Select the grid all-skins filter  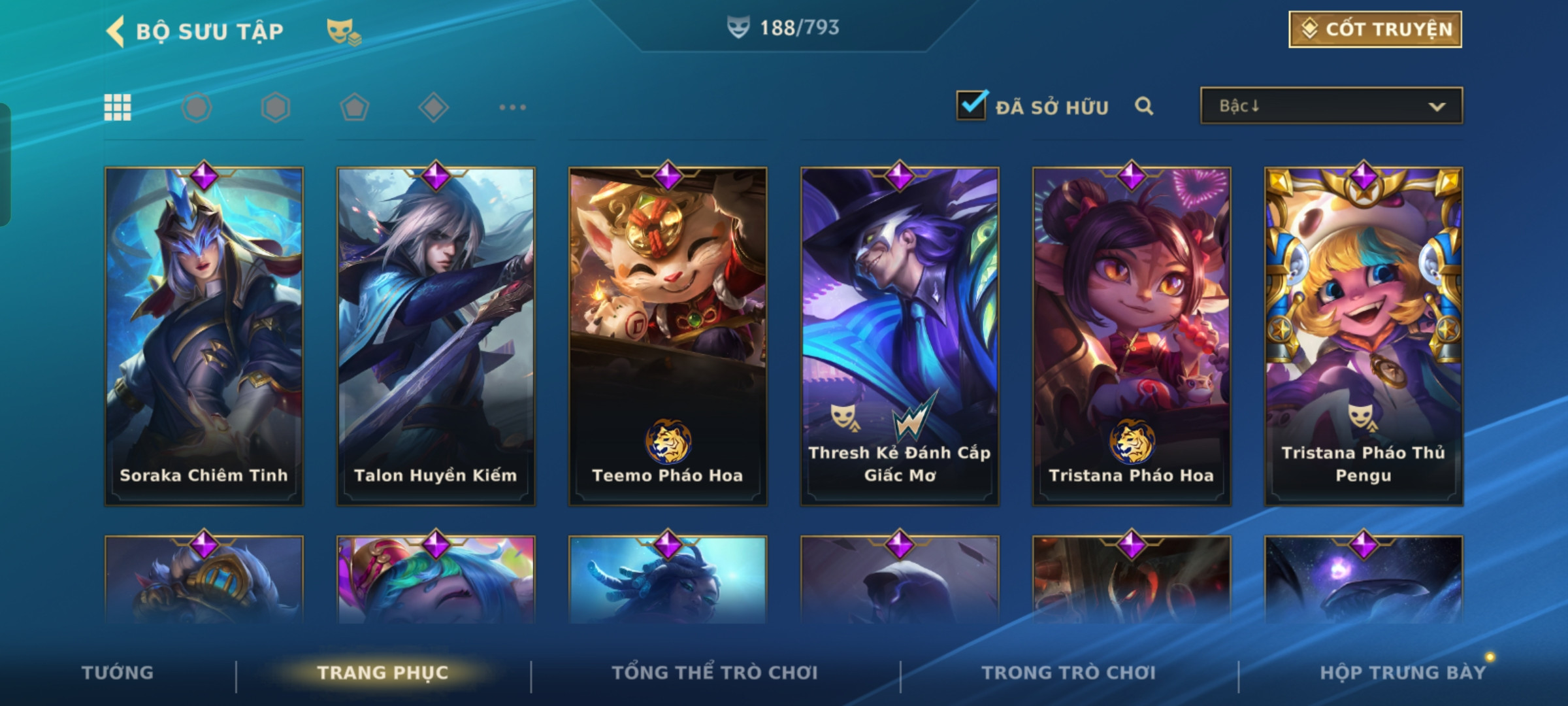point(118,107)
